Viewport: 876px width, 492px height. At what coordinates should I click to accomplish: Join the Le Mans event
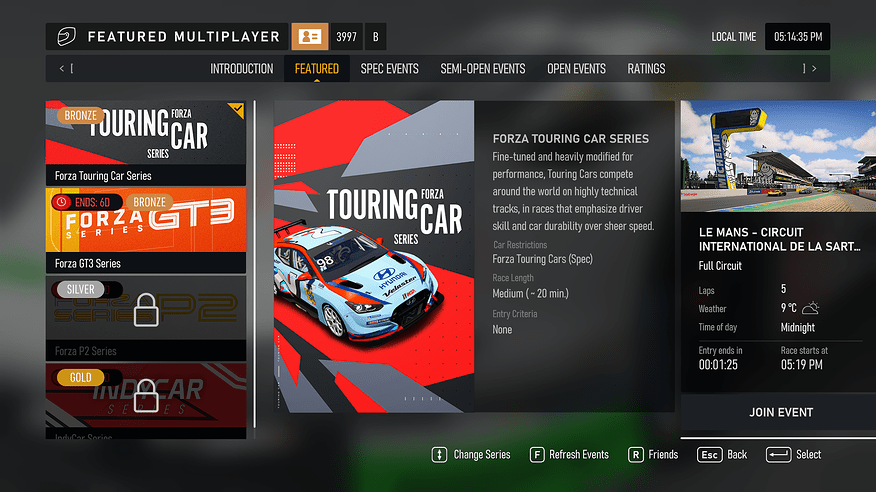coord(780,412)
